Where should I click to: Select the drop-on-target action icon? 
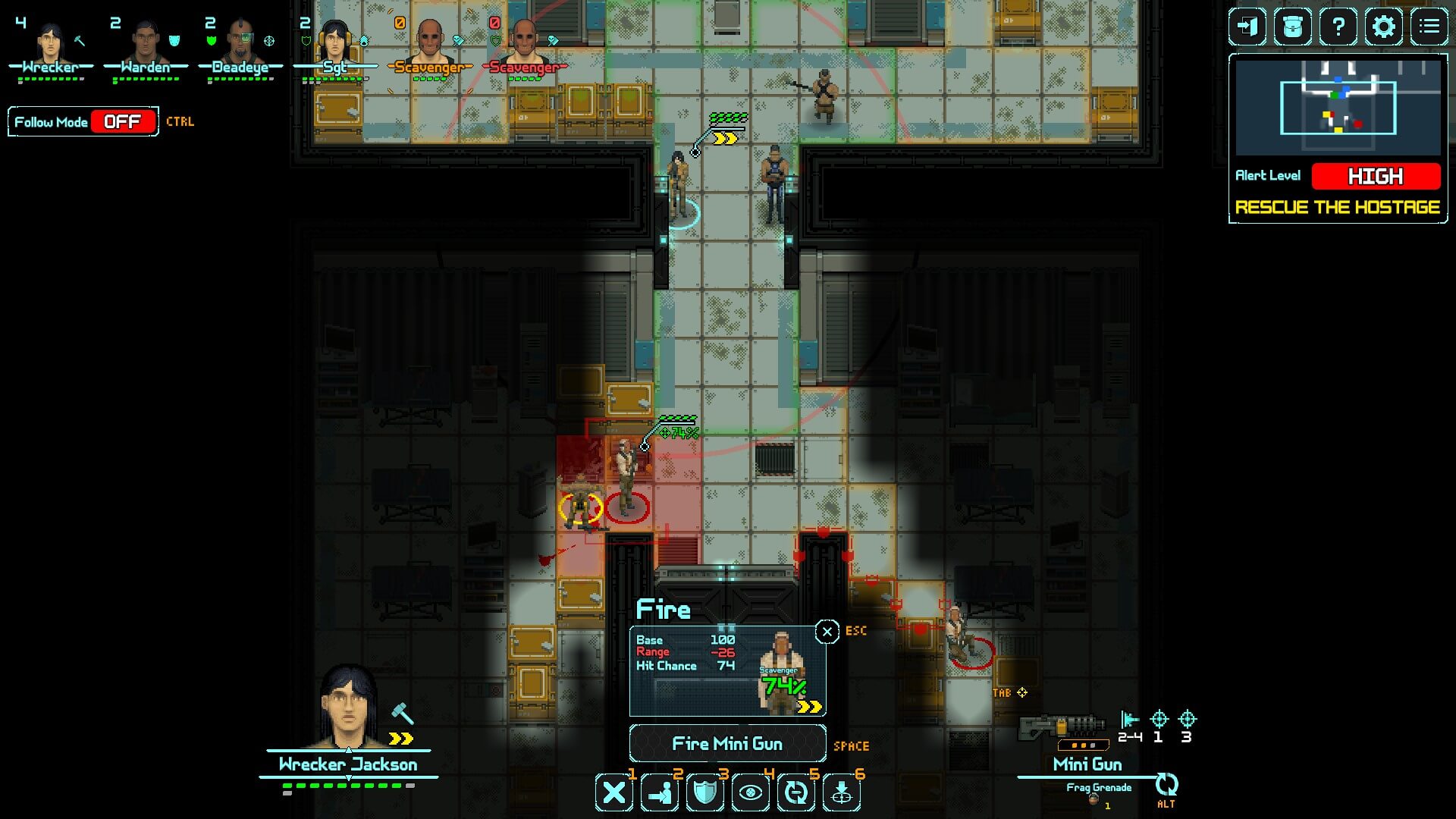point(841,793)
